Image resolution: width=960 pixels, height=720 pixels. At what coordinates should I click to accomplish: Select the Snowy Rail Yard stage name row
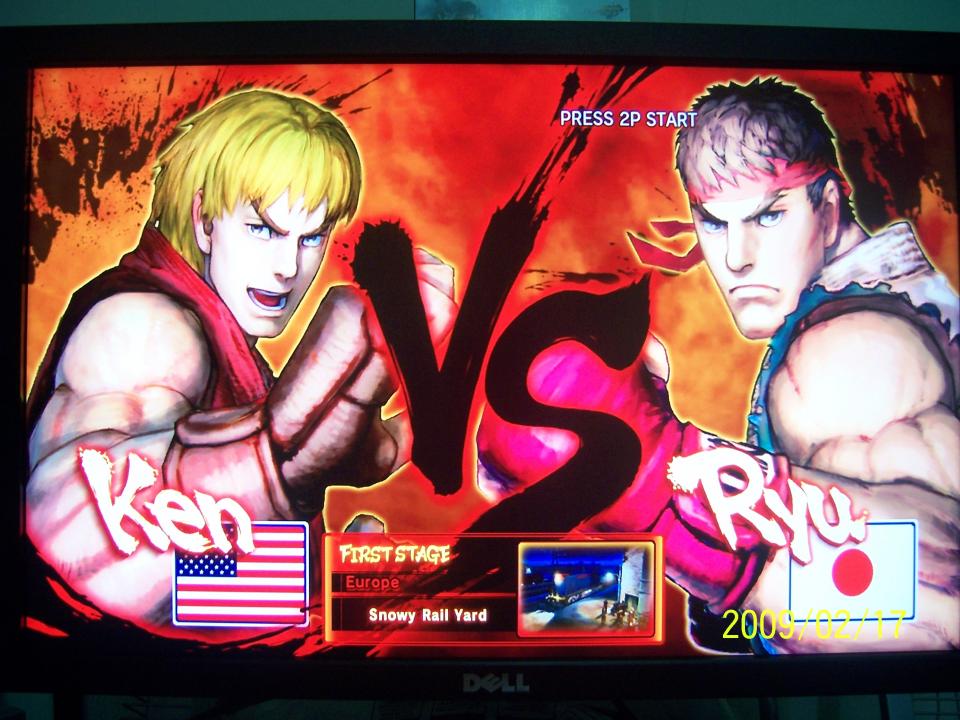(x=427, y=615)
